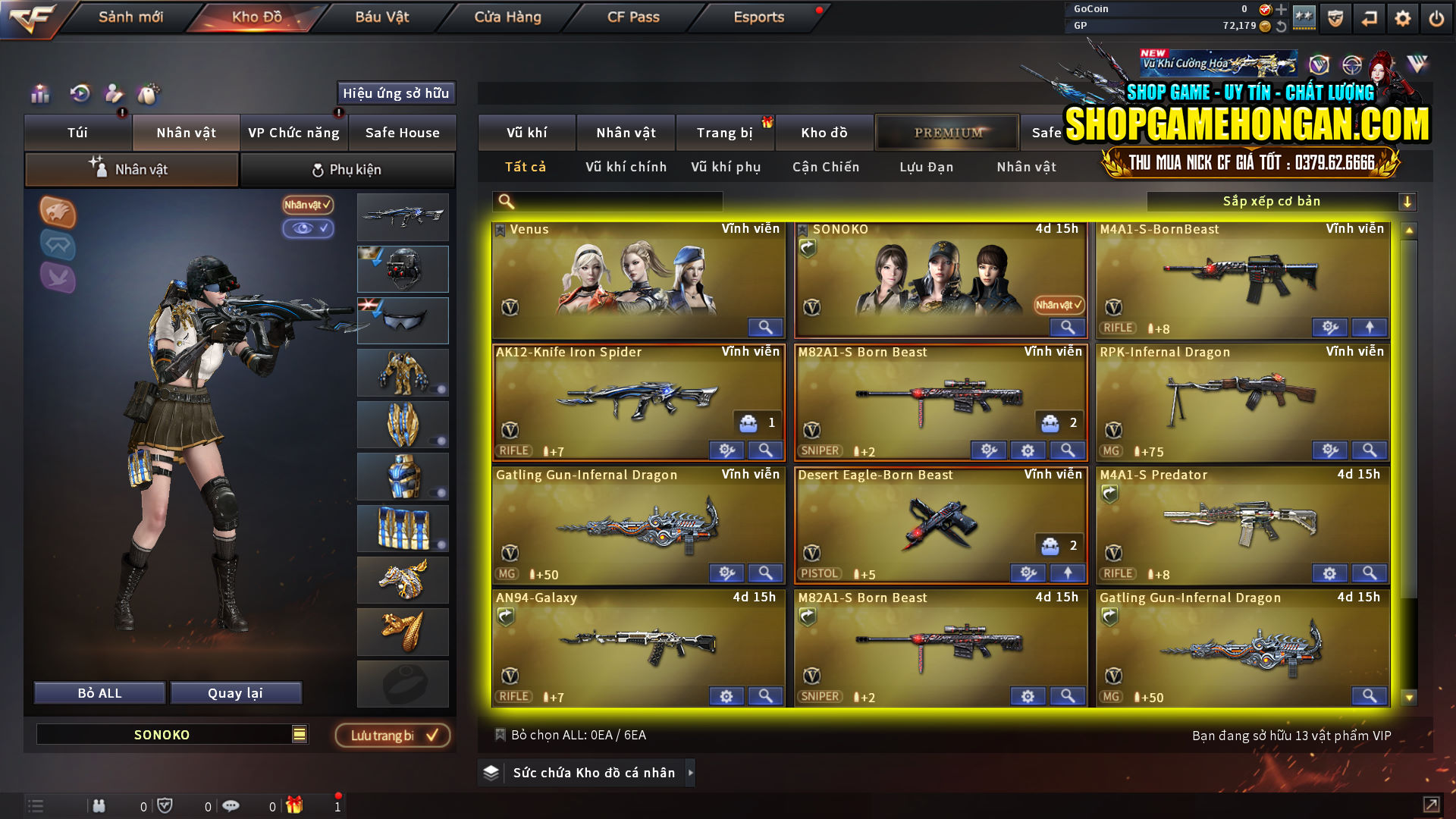
Task: Inspect Venus with its magnifier icon
Action: (x=765, y=327)
